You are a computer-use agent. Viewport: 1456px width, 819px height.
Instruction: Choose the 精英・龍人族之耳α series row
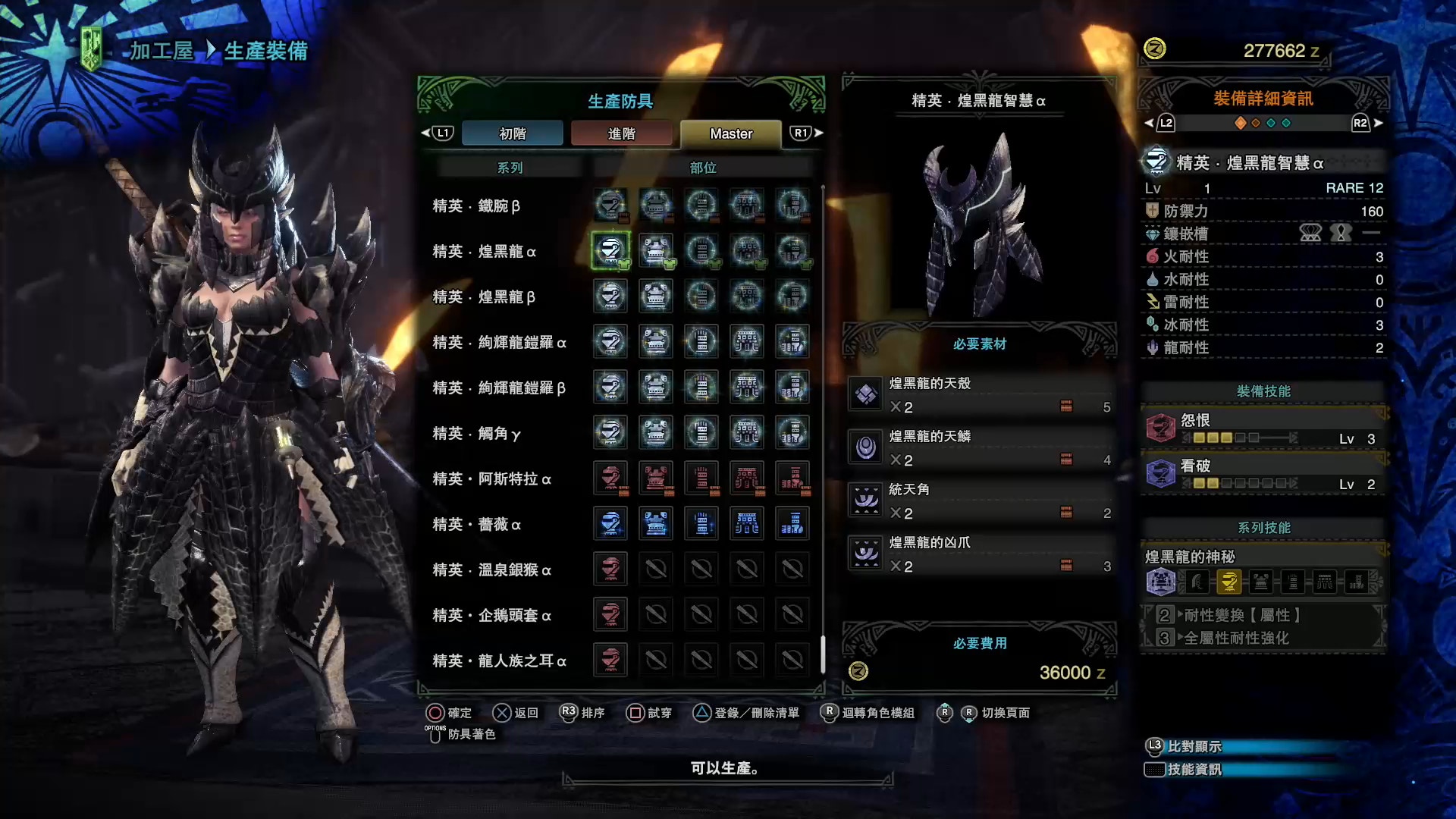pyautogui.click(x=499, y=661)
